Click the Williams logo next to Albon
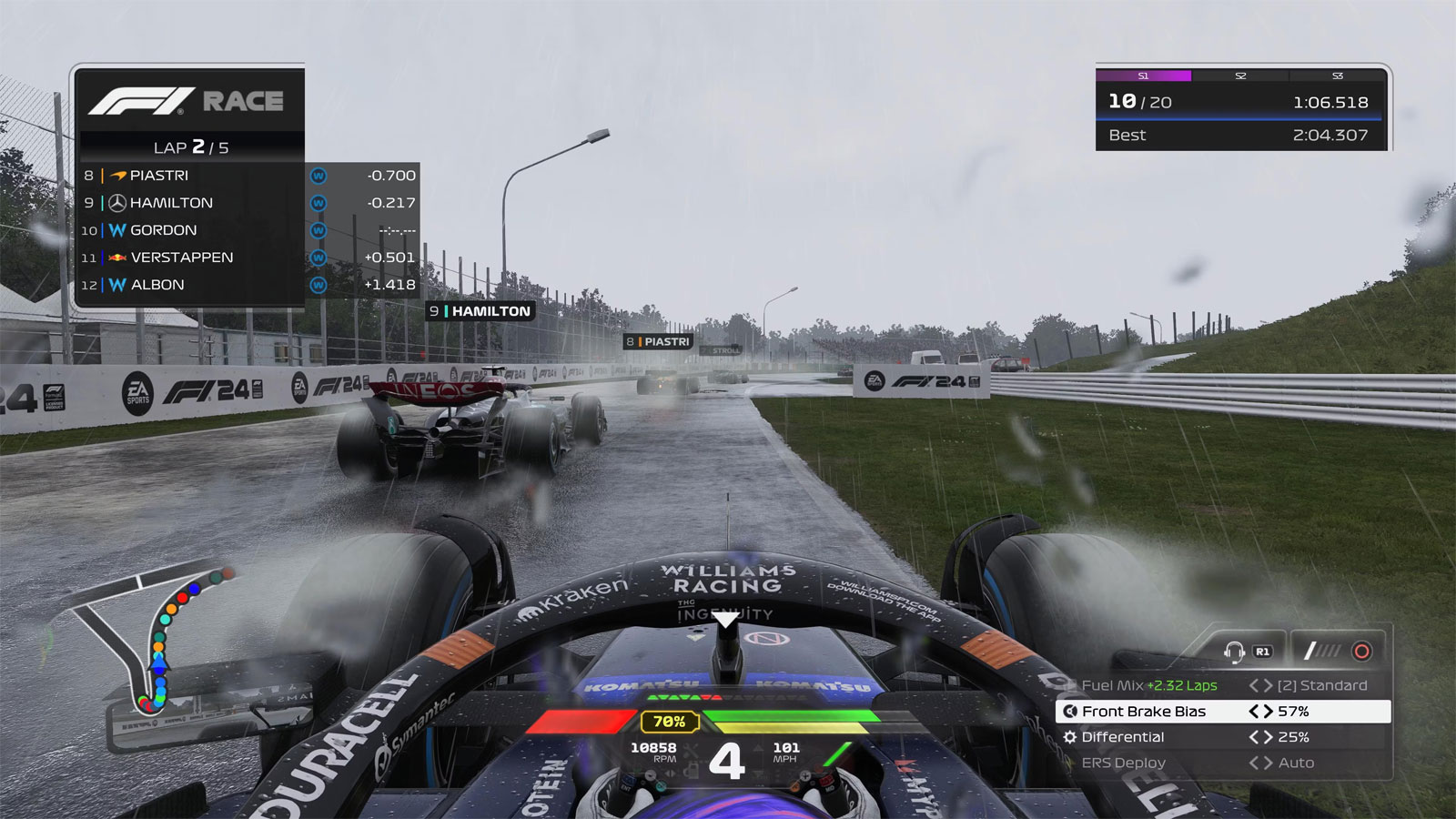1456x819 pixels. click(116, 284)
